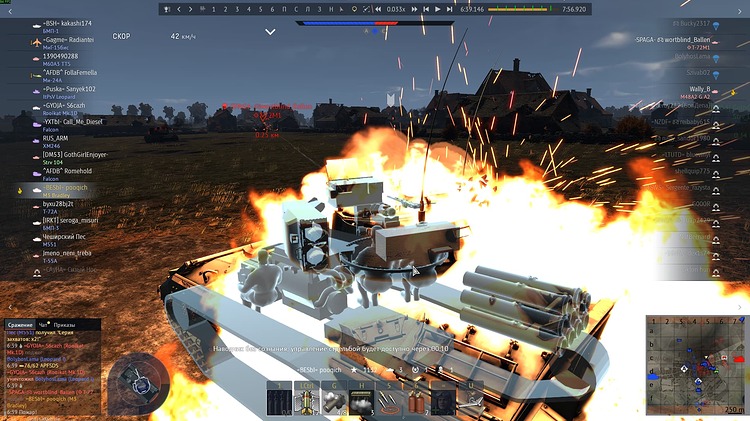Expand the panel with the down chevron
The width and height of the screenshot is (750, 421).
pos(270,32)
